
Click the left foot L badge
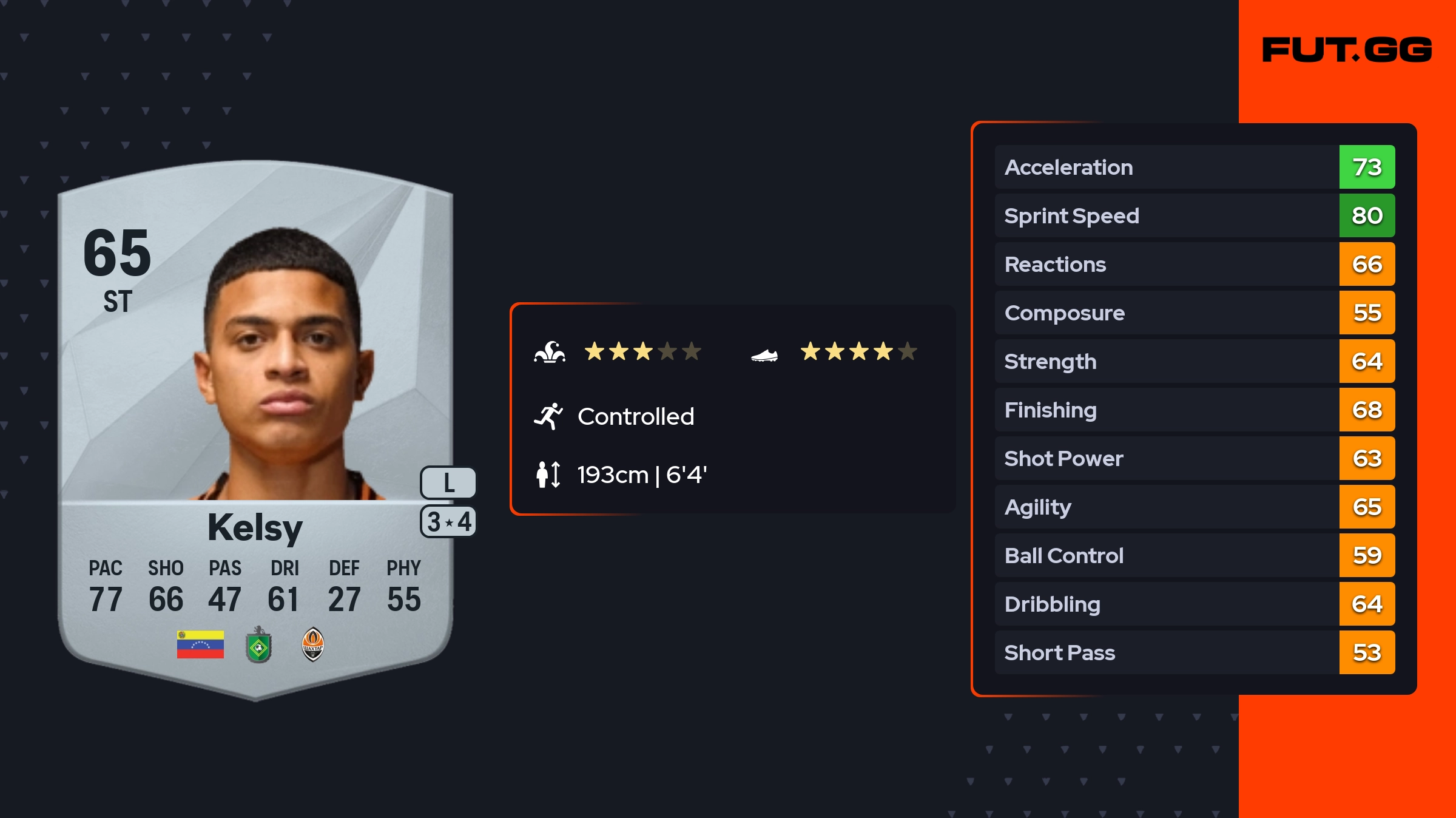[x=448, y=482]
